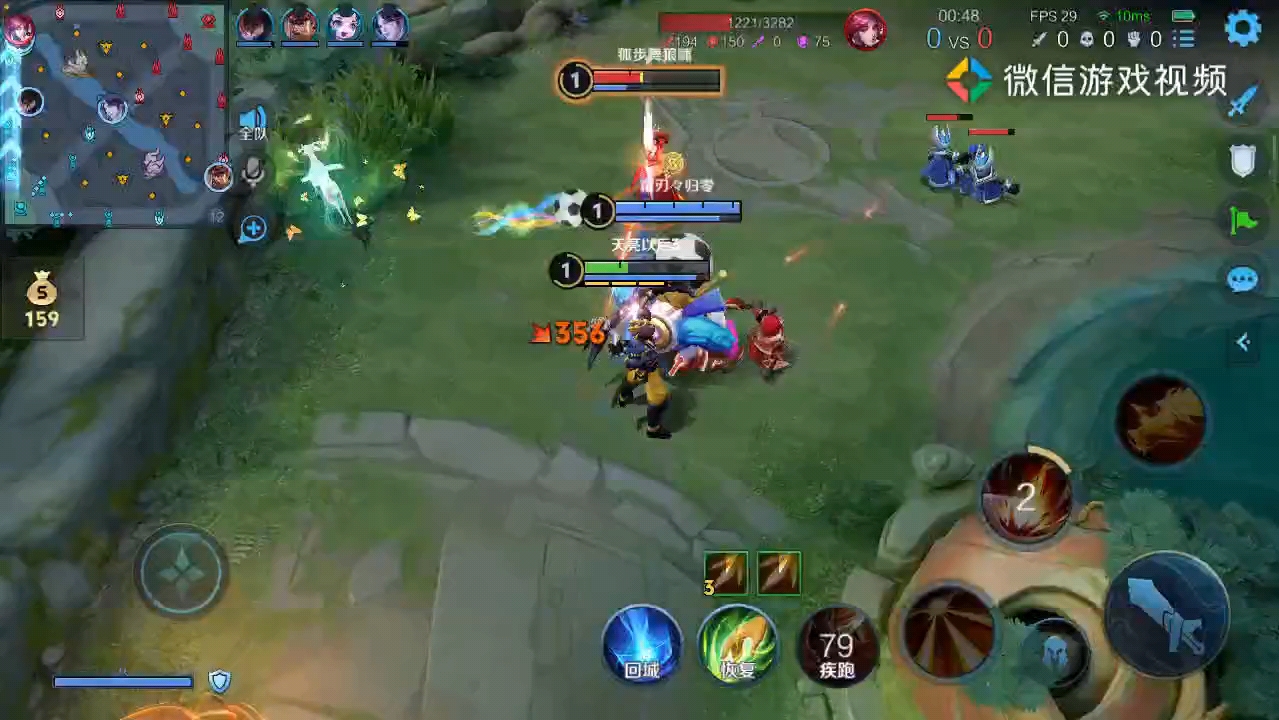The width and height of the screenshot is (1279, 720).
Task: Cast the skill showing cooldown 2
Action: [x=1026, y=498]
